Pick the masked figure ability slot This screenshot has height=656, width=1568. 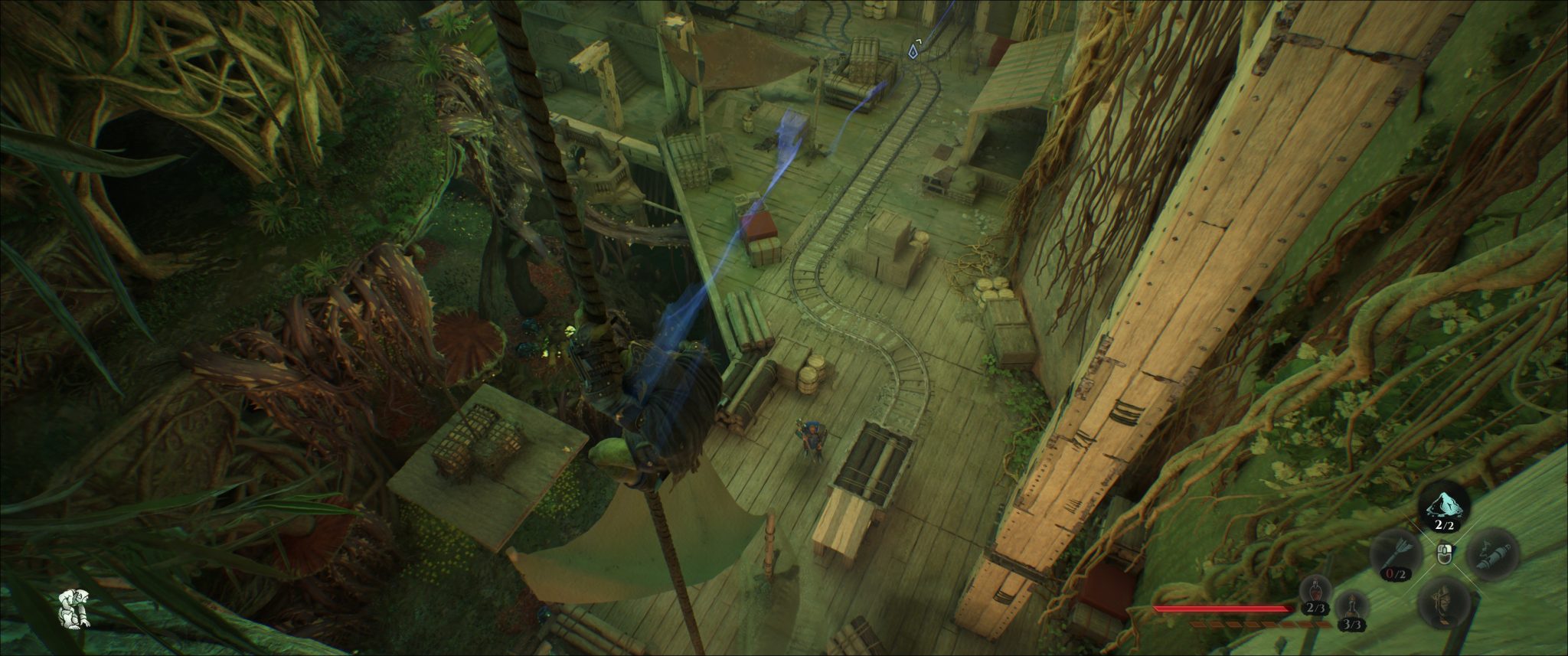coord(1444,603)
